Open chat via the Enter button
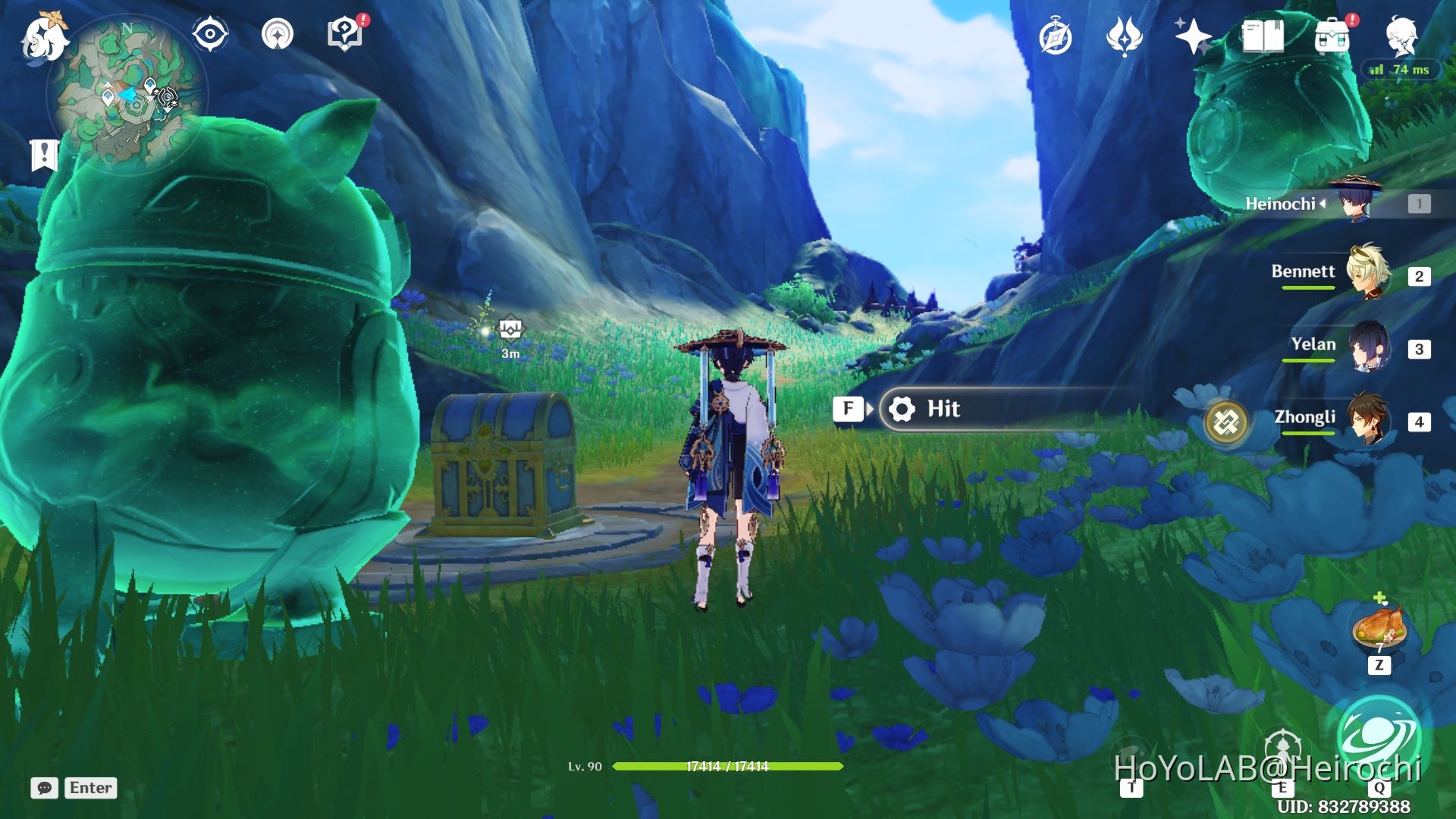 (90, 787)
